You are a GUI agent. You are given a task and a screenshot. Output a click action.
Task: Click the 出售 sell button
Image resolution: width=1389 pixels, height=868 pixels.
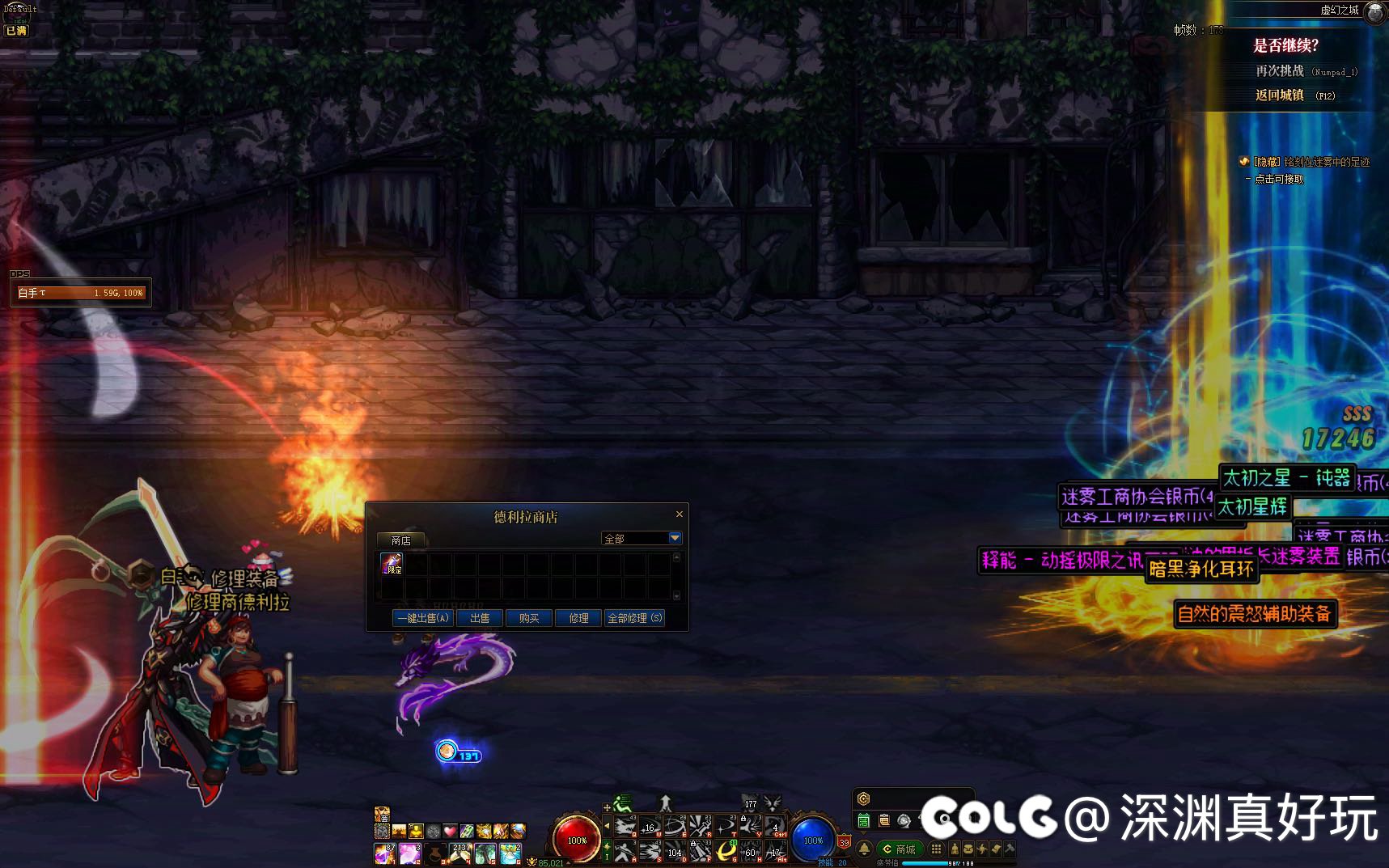point(480,618)
